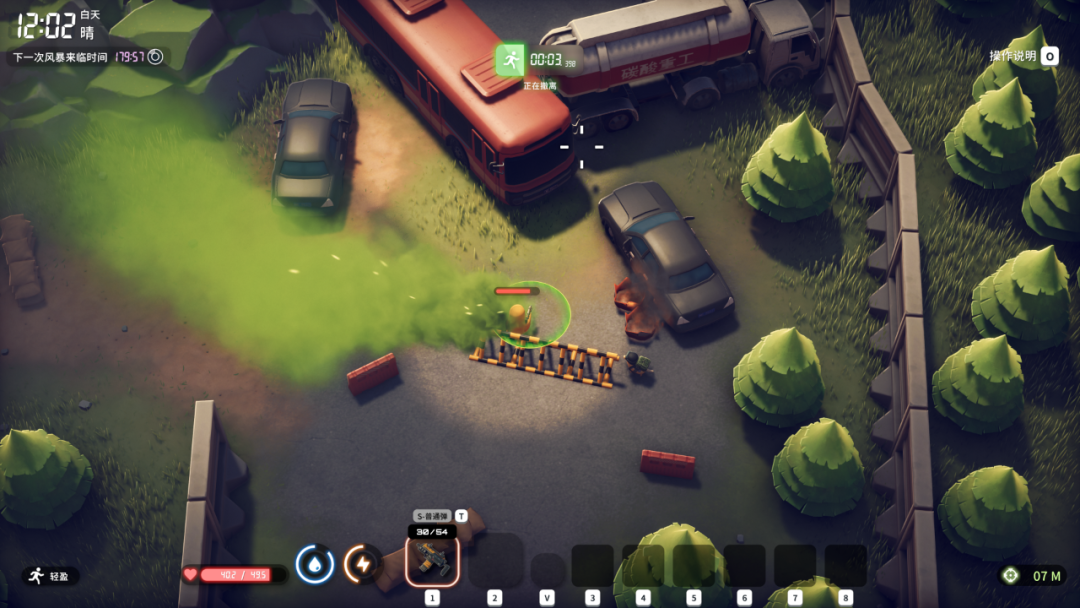Click the storm countdown clock icon
This screenshot has width=1080, height=608.
pyautogui.click(x=155, y=57)
